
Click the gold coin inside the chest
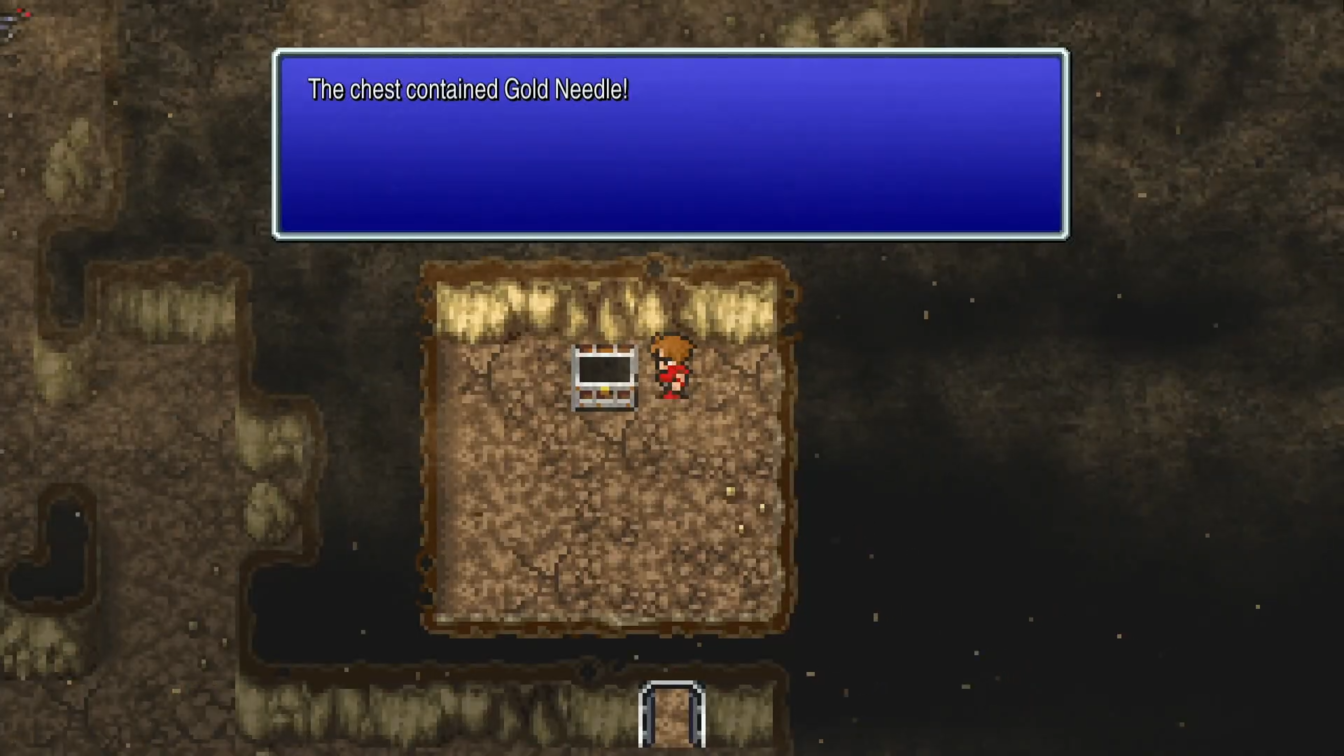(604, 388)
